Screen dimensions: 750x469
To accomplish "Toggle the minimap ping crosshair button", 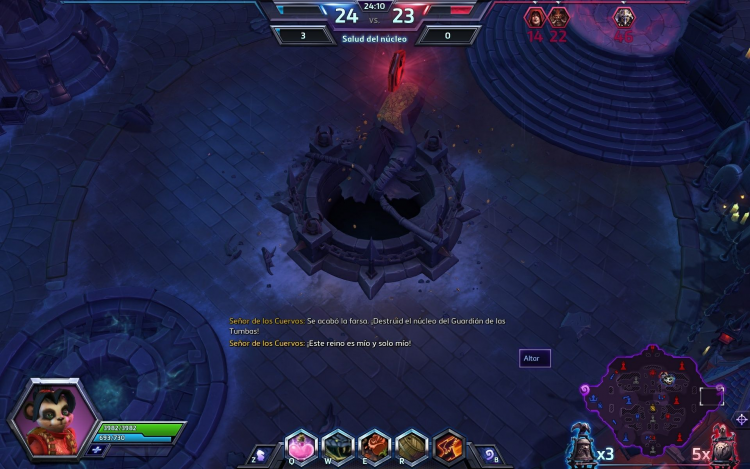I will coord(741,419).
